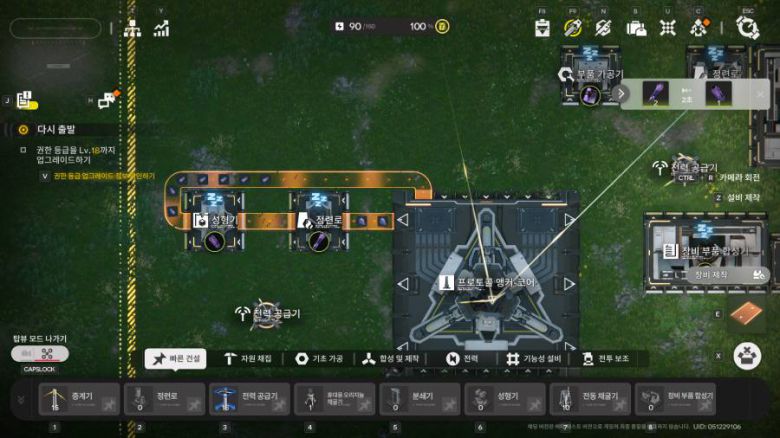Select the 전력 공급기 build slot
This screenshot has height=438, width=780.
[250, 399]
